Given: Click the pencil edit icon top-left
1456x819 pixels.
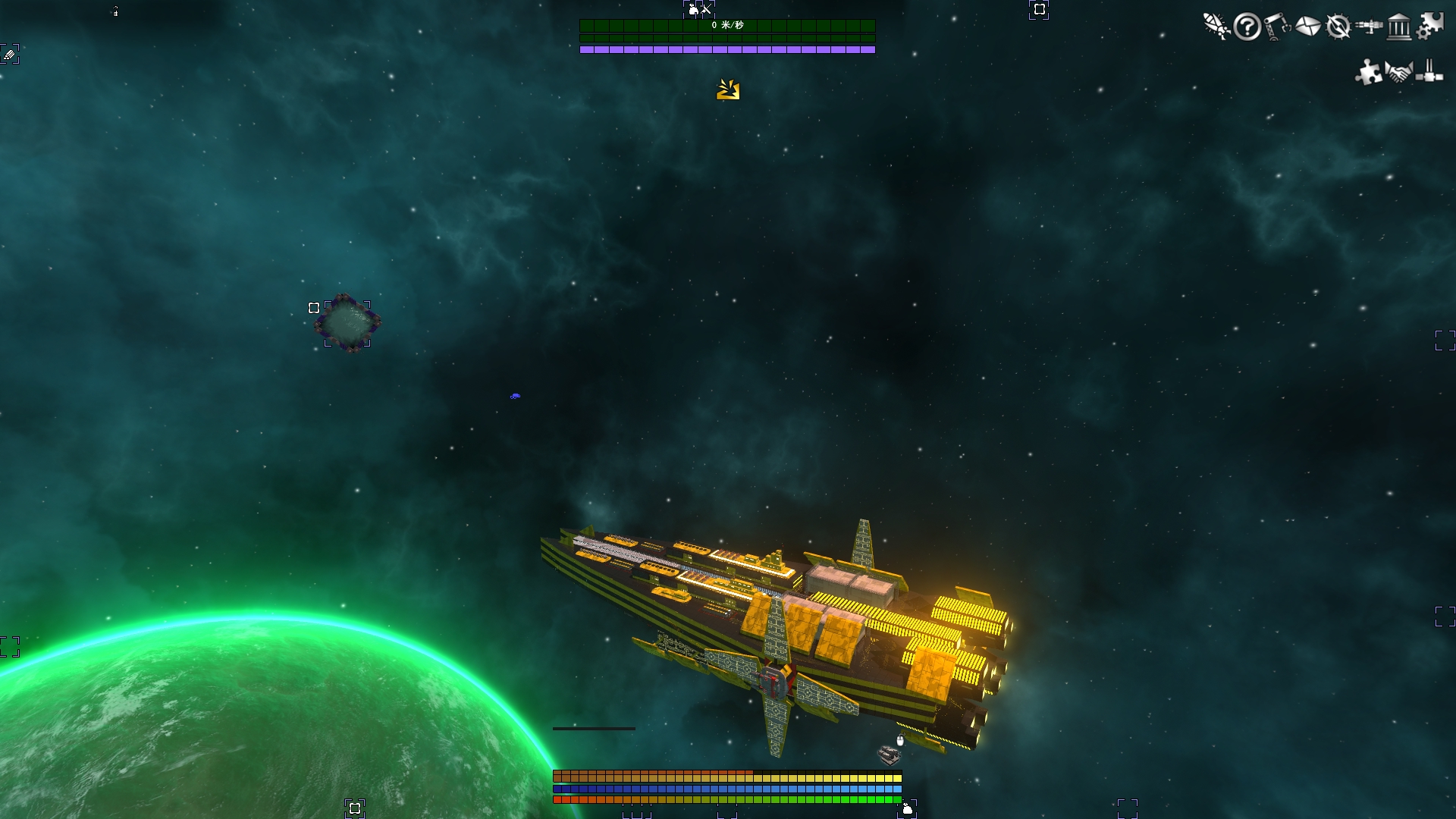Looking at the screenshot, I should [9, 54].
